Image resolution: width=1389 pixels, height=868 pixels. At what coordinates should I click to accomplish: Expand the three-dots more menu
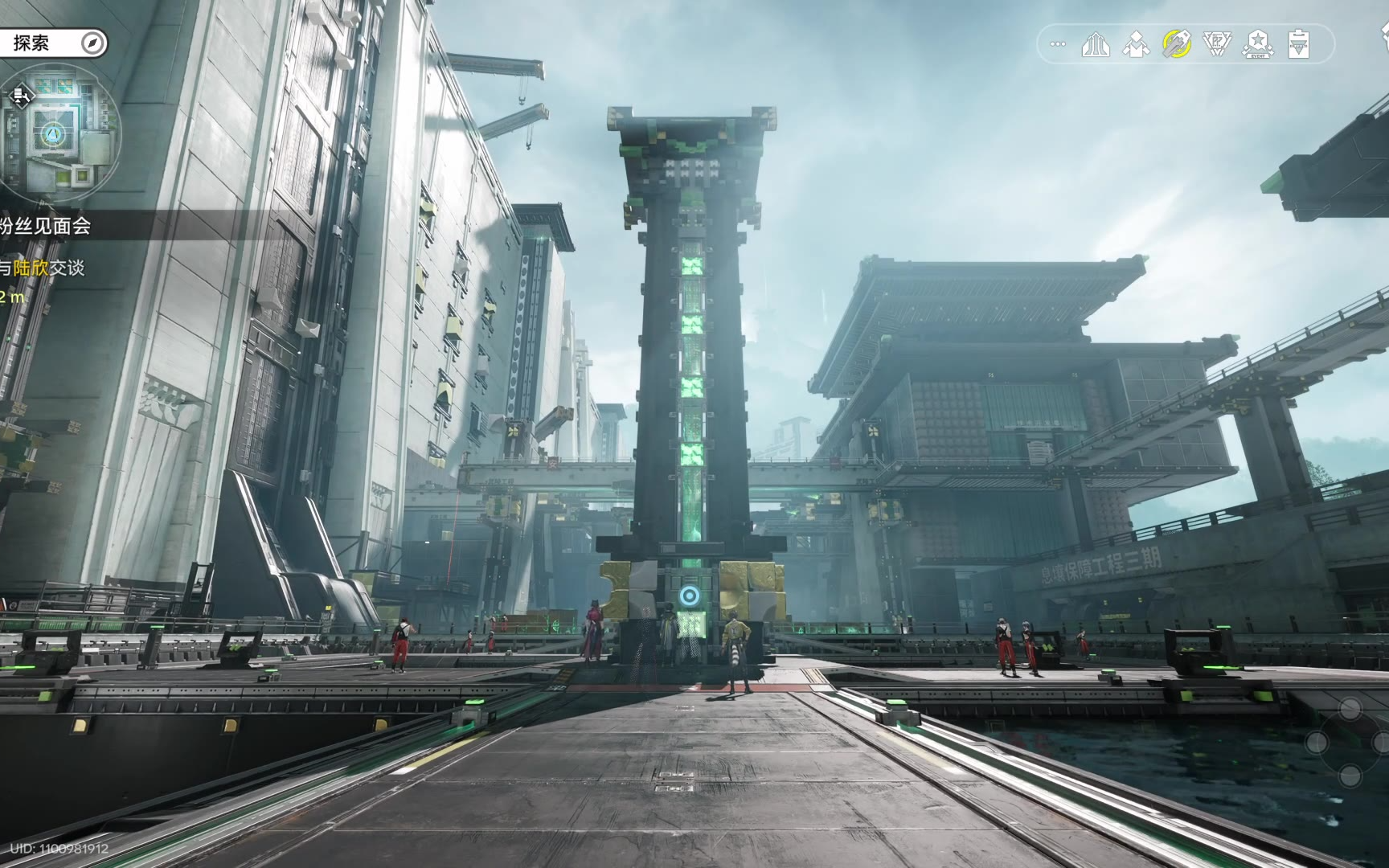tap(1058, 44)
